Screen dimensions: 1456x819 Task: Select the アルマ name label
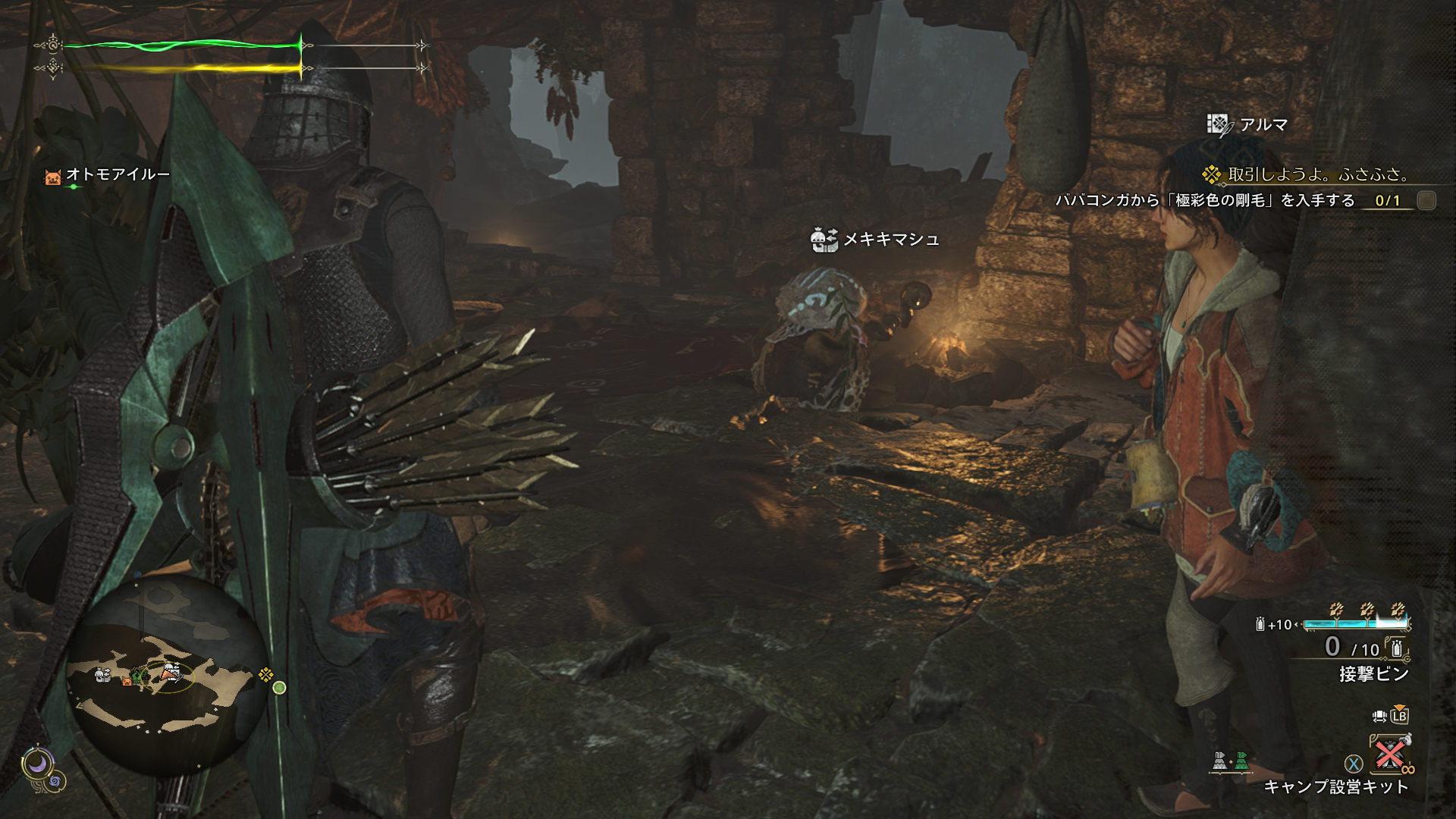(1263, 124)
